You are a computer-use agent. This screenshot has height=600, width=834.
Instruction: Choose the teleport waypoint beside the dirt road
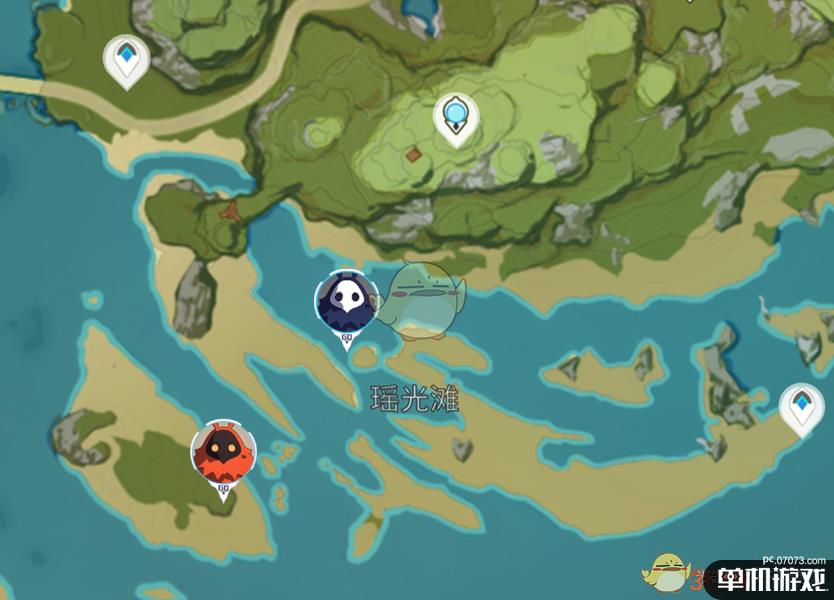127,61
